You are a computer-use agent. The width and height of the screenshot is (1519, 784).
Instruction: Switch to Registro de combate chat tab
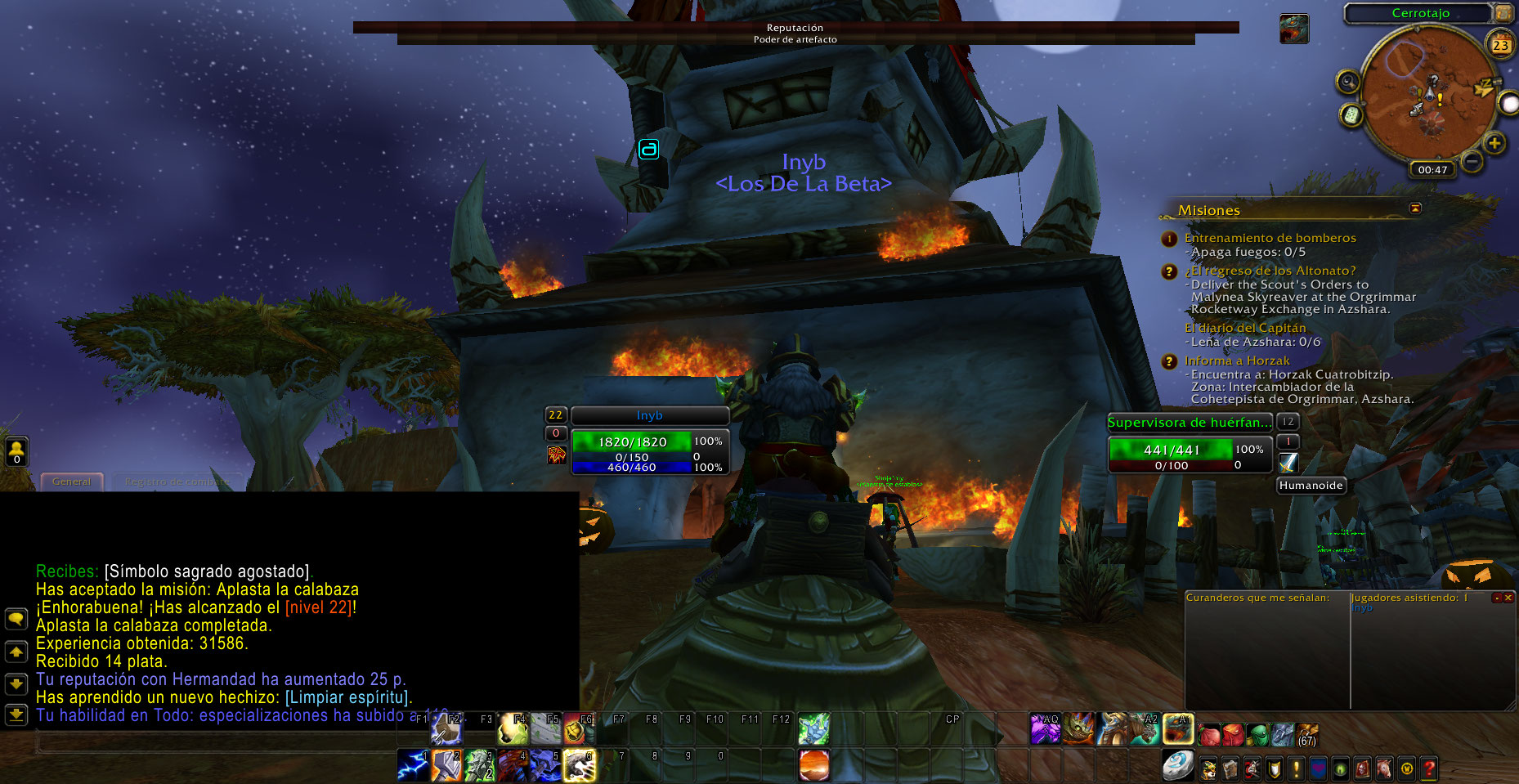pyautogui.click(x=177, y=482)
